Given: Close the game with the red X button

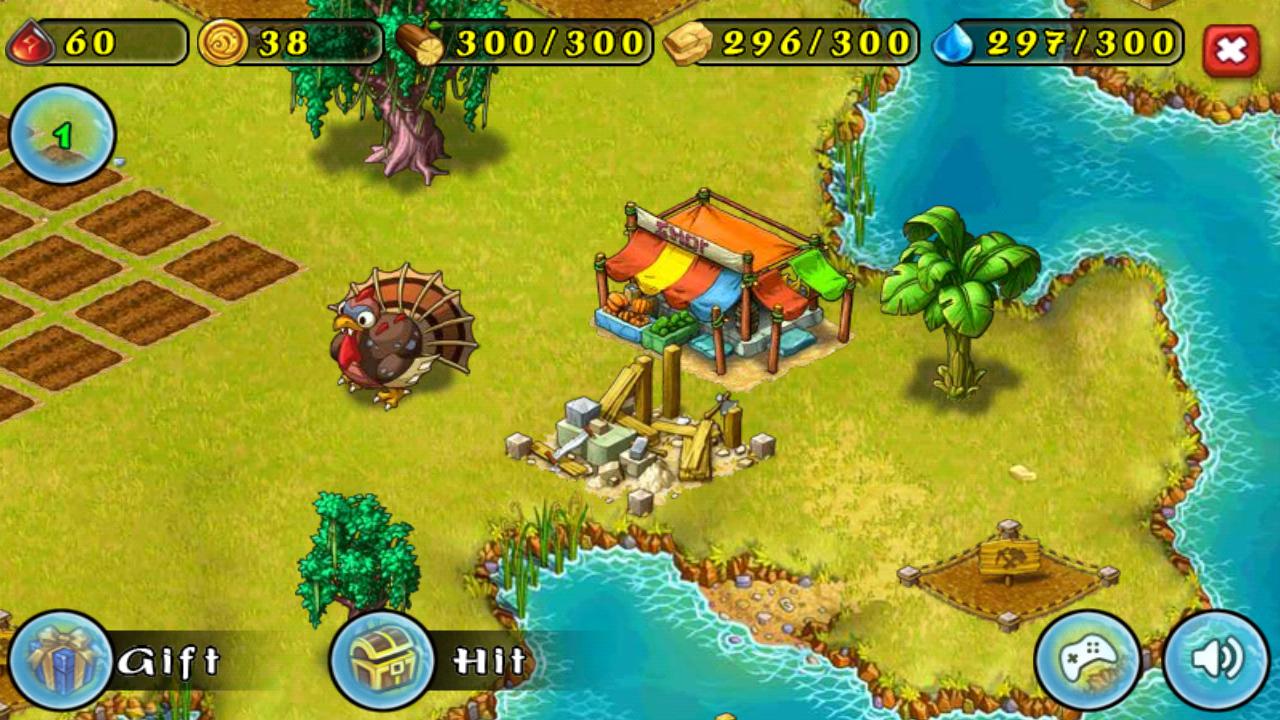Looking at the screenshot, I should pos(1231,50).
